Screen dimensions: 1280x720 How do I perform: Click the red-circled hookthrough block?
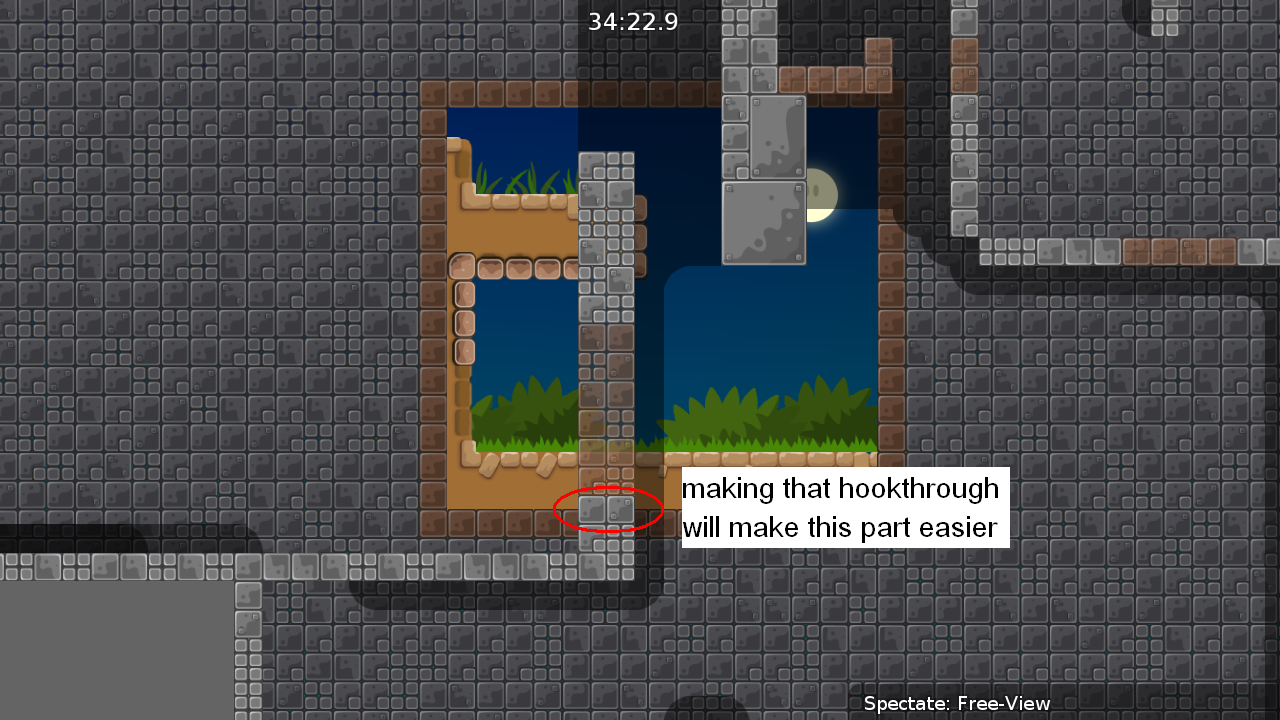click(x=608, y=510)
